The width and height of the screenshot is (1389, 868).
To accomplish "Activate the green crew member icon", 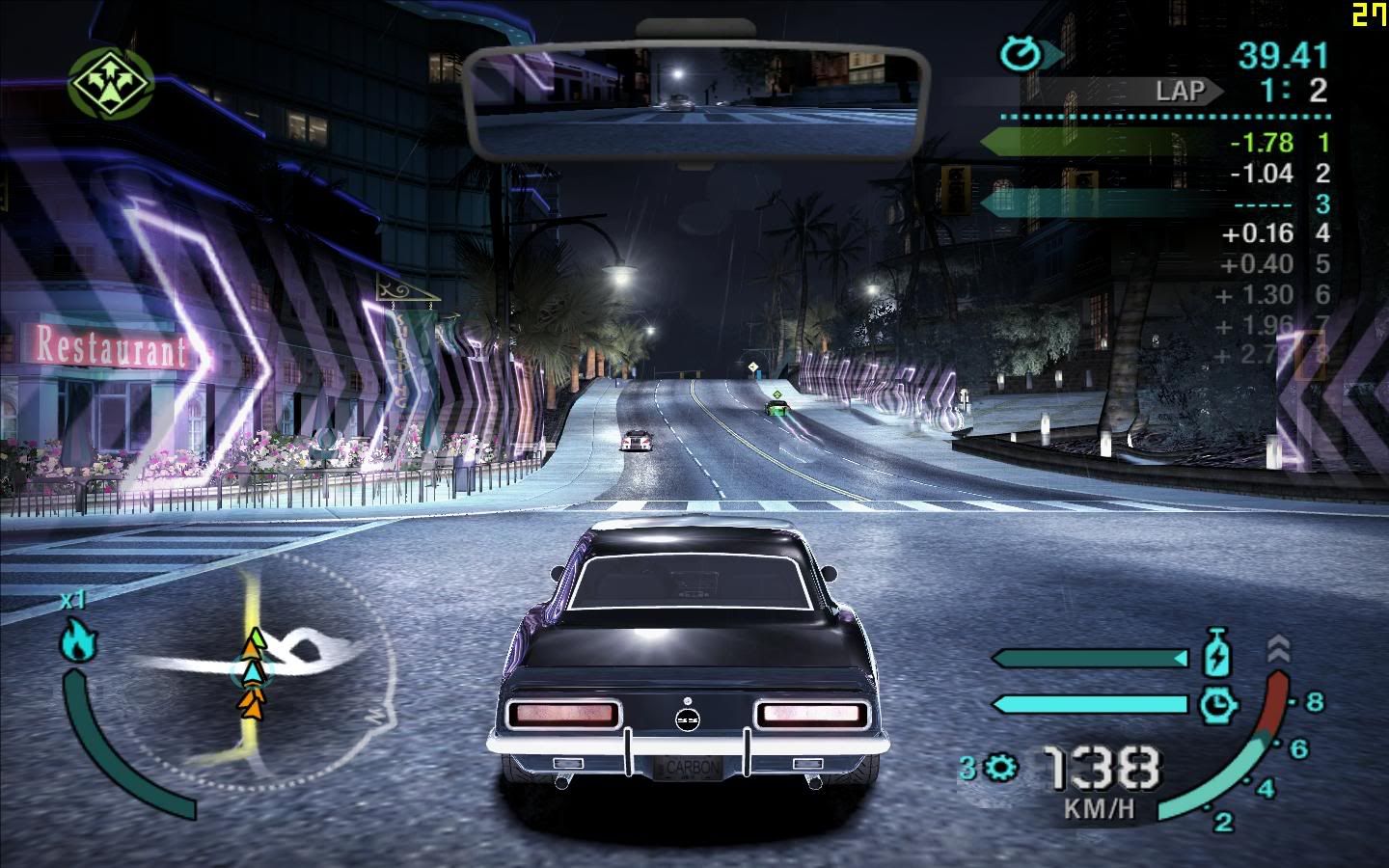I will (109, 81).
